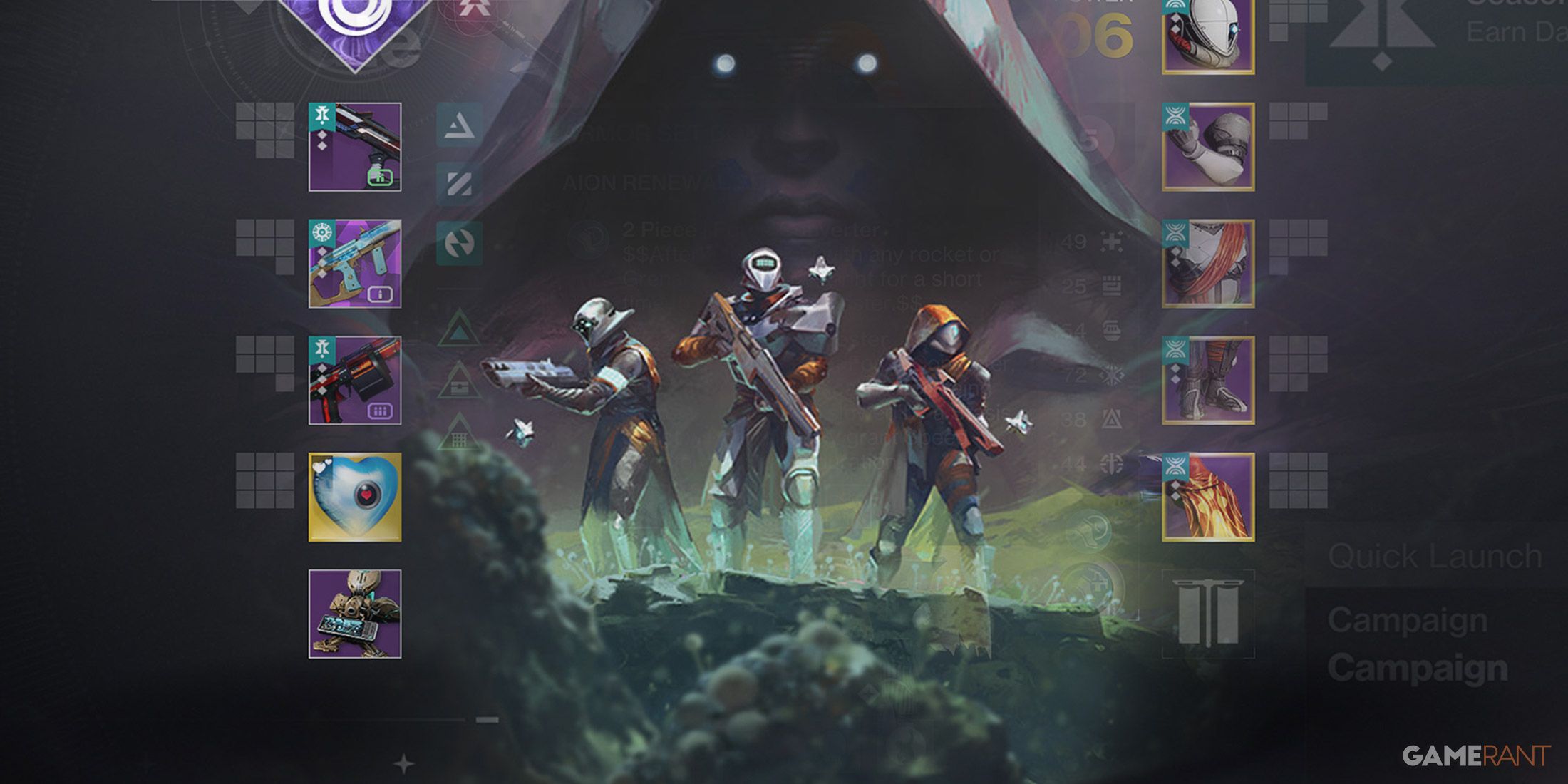Image resolution: width=1568 pixels, height=784 pixels.
Task: Choose the red heavy weapon slot
Action: 354,381
